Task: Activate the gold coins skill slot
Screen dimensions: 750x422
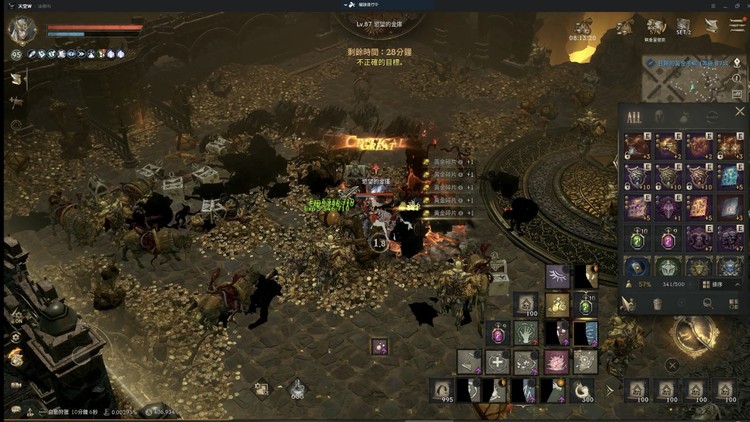Action: click(556, 303)
